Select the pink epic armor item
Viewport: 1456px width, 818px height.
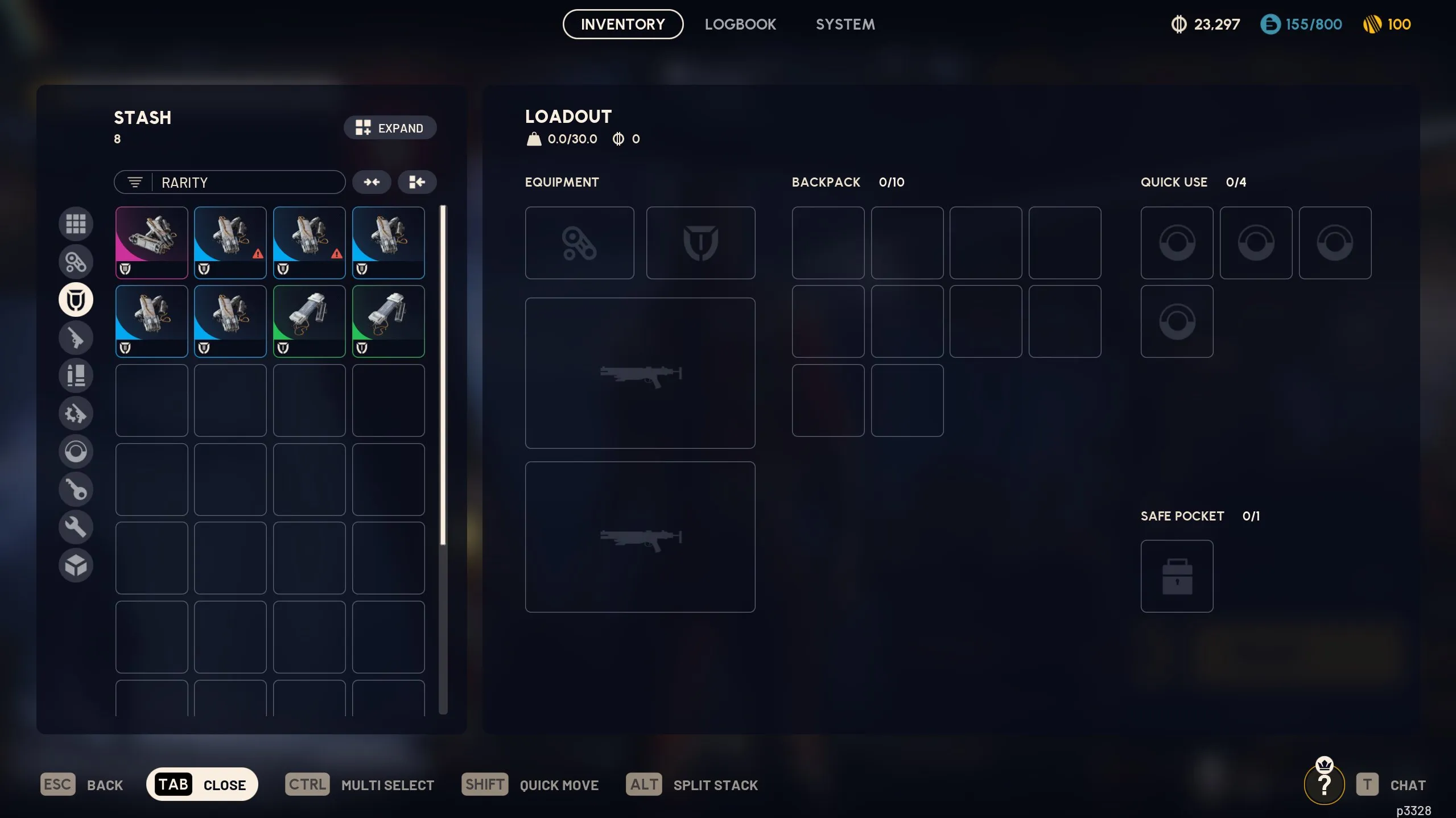coord(151,243)
